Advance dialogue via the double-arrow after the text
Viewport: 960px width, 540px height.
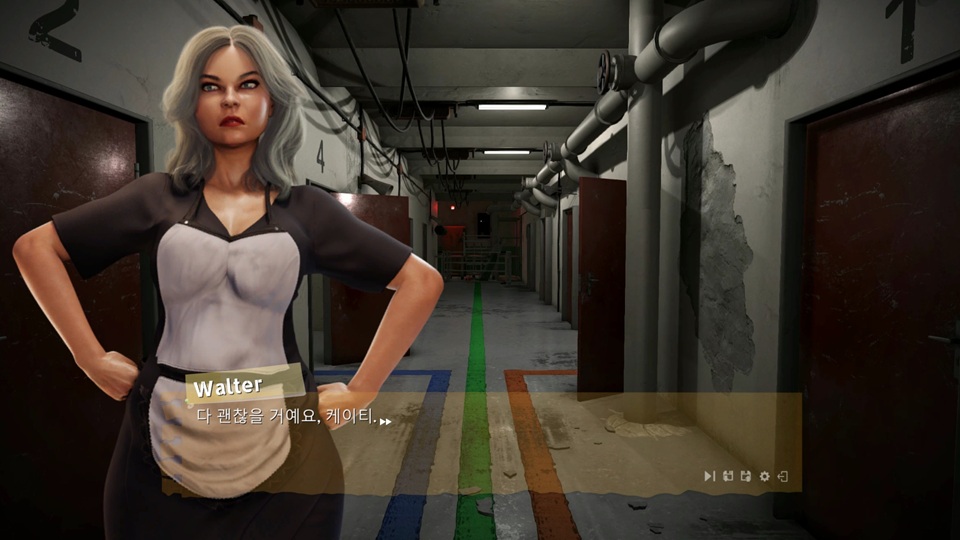point(385,421)
